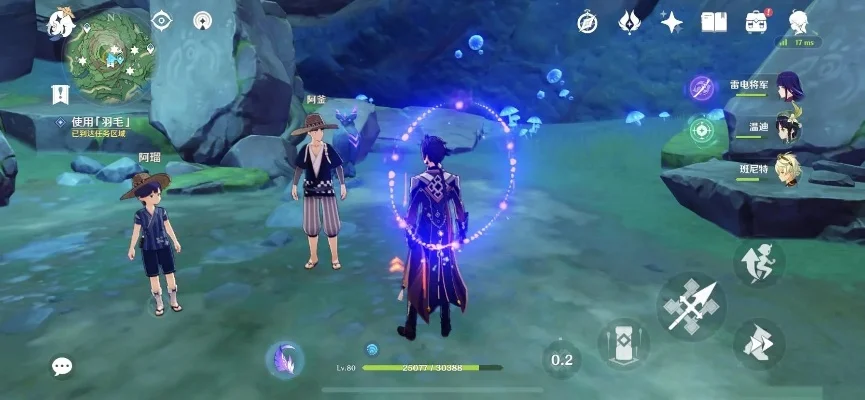Activate the green crosshair aim icon
865x400 pixels.
click(701, 130)
